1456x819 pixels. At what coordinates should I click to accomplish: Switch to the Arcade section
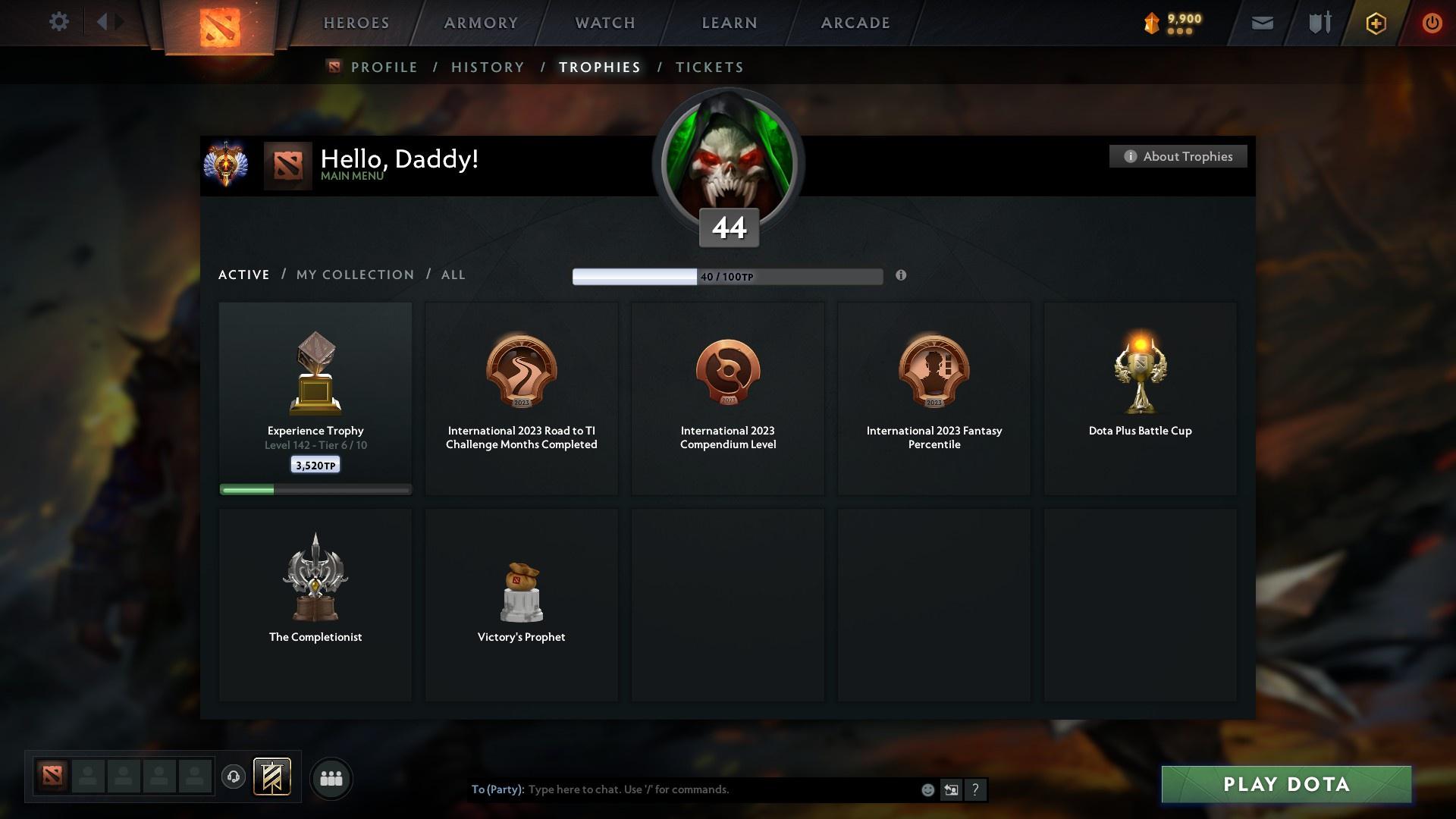(855, 23)
